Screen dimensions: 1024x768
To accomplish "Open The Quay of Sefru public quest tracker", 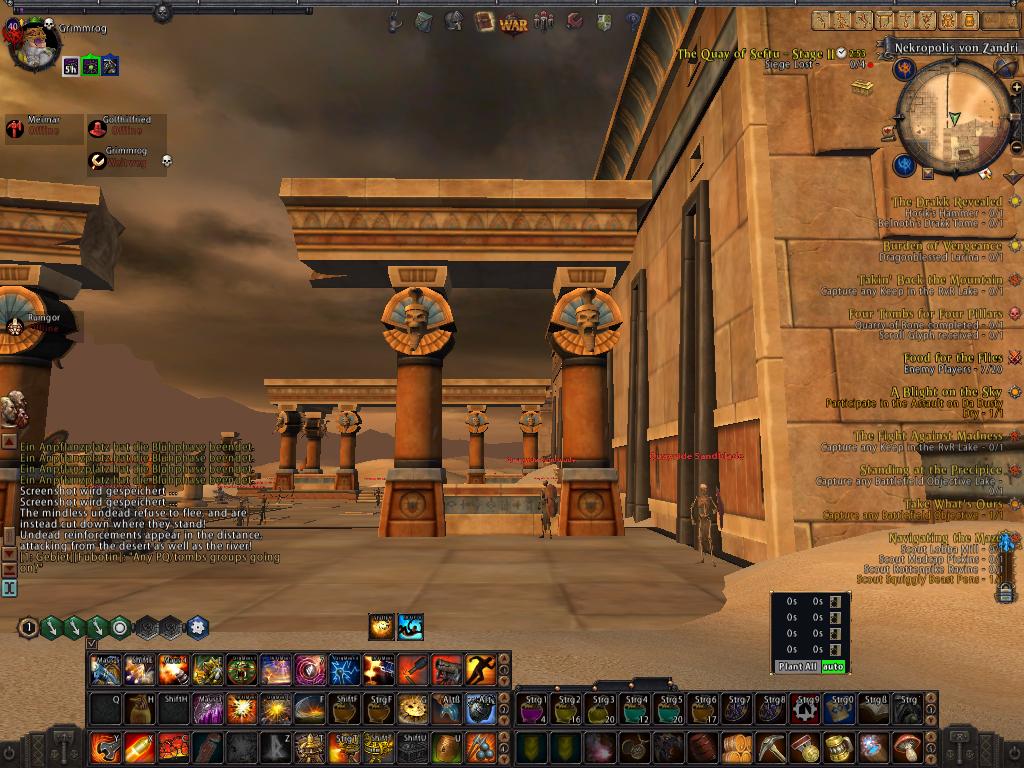I will point(755,54).
